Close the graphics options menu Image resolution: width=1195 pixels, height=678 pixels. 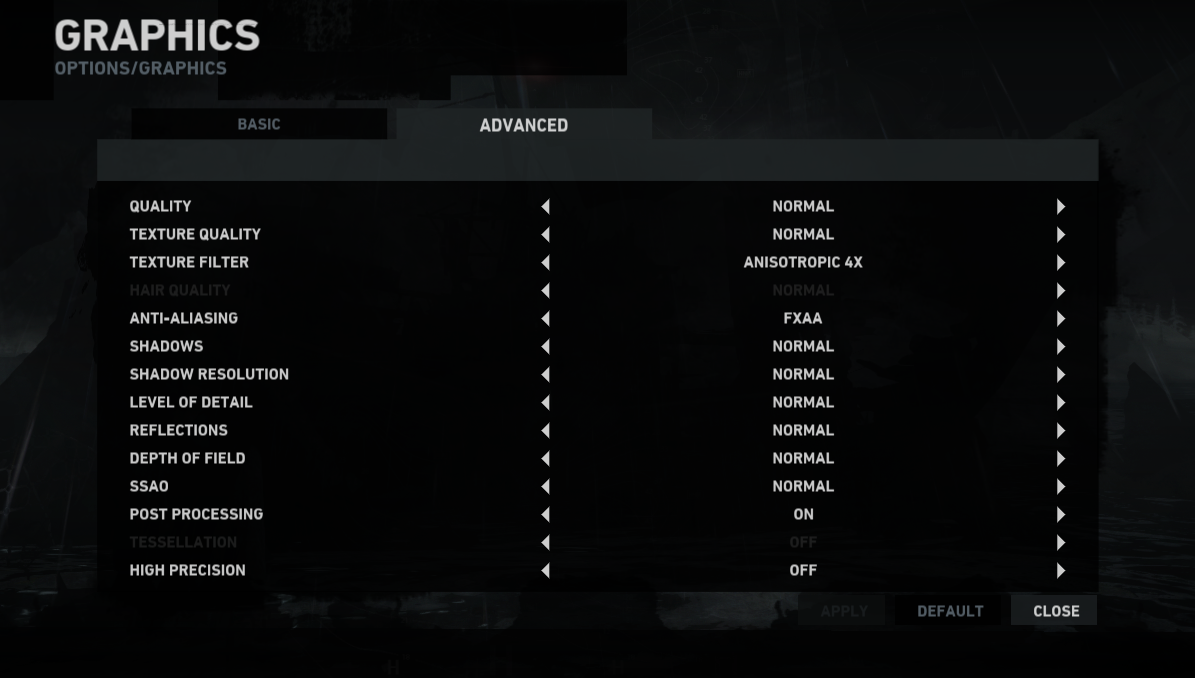click(x=1055, y=611)
